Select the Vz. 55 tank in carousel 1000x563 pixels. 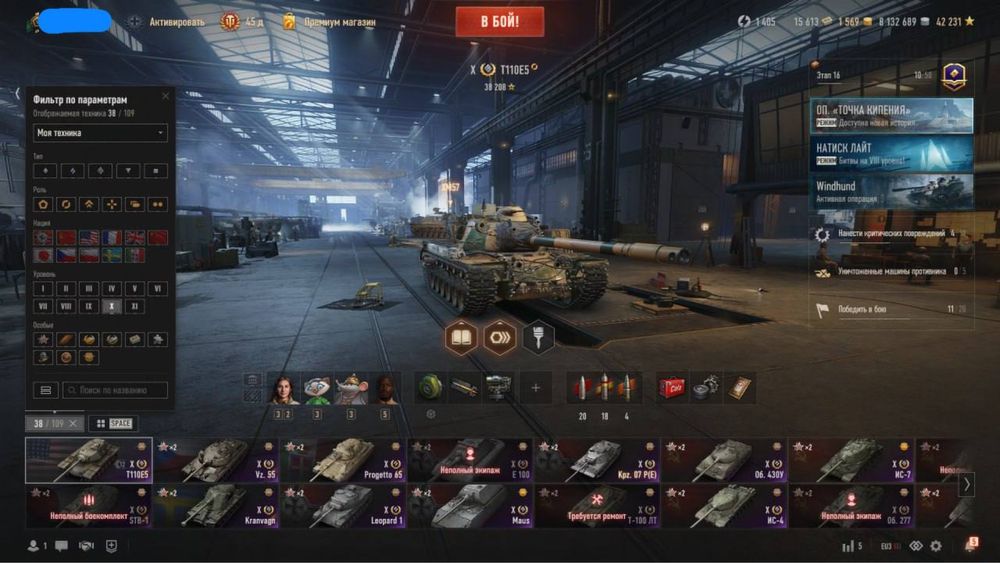pos(215,460)
